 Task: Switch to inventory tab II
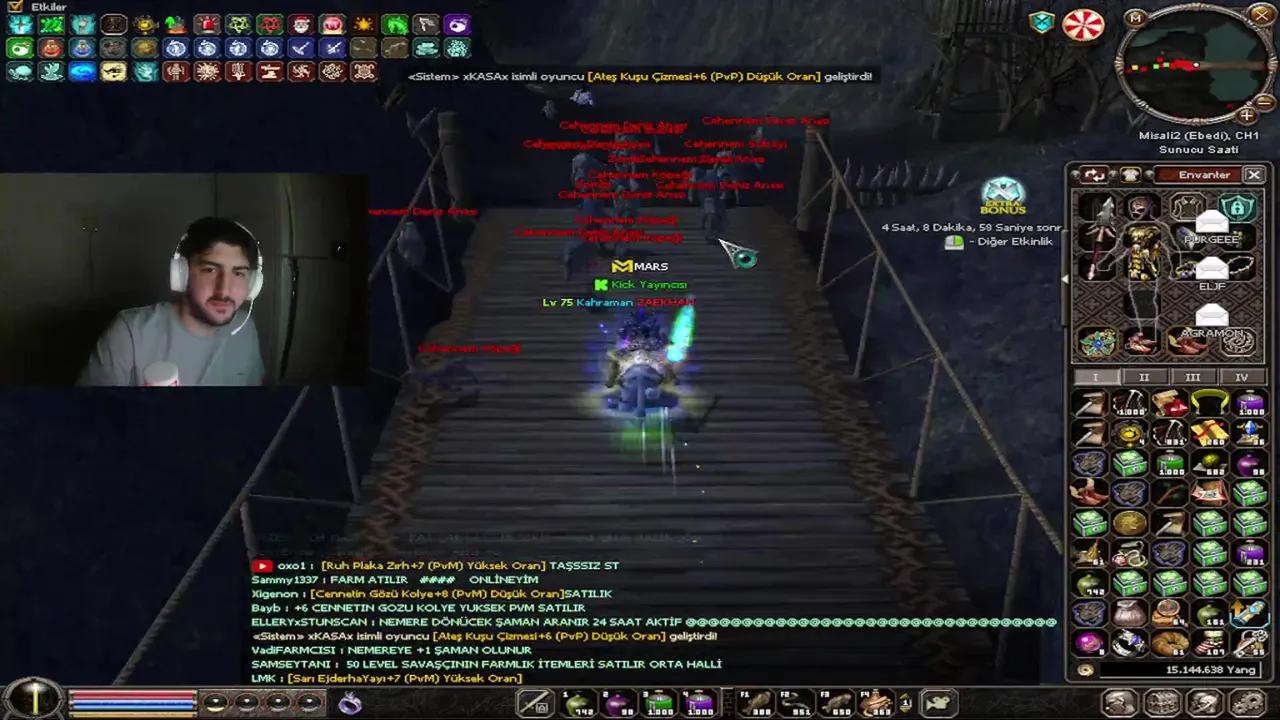(1144, 377)
